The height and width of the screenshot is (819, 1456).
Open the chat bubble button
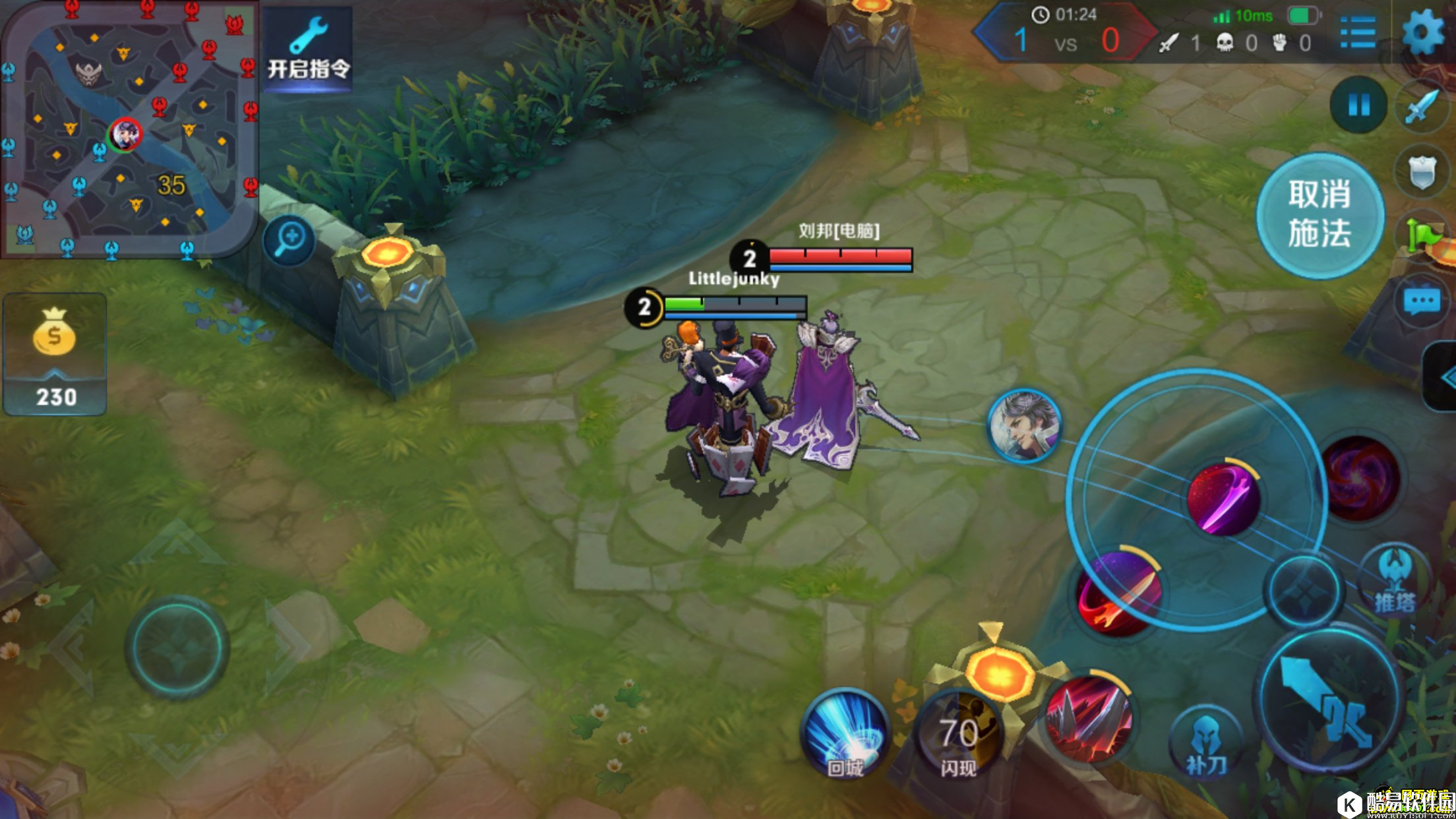(1422, 302)
